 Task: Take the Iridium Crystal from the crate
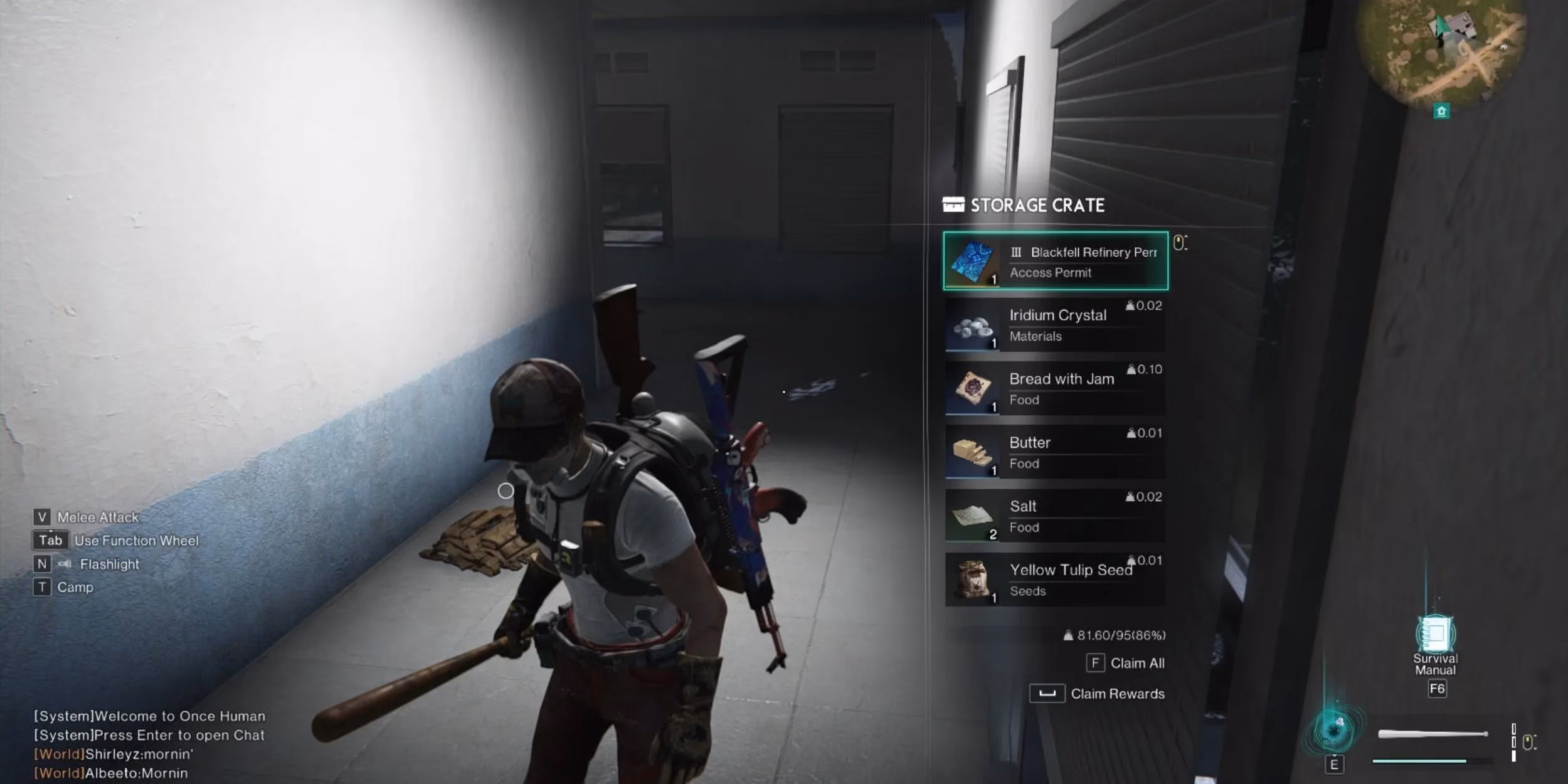pos(1055,324)
